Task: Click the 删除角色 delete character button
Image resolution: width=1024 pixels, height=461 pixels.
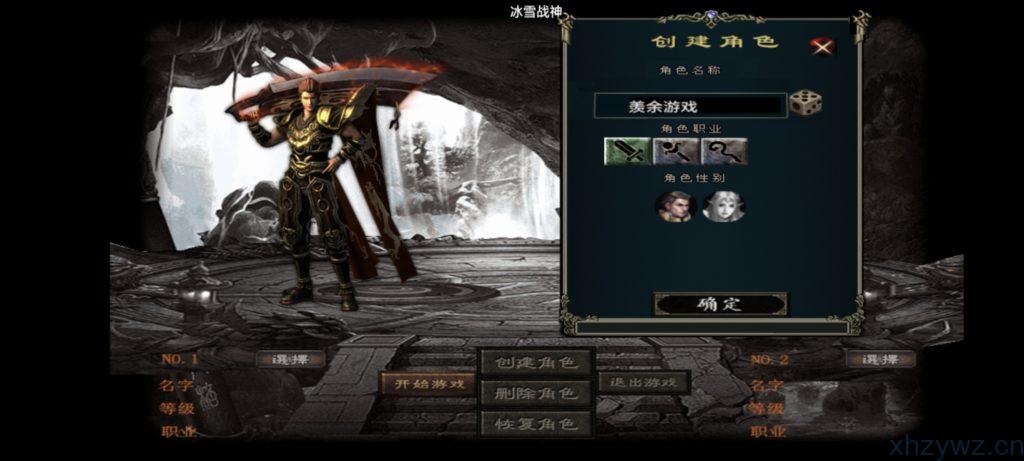Action: (536, 392)
